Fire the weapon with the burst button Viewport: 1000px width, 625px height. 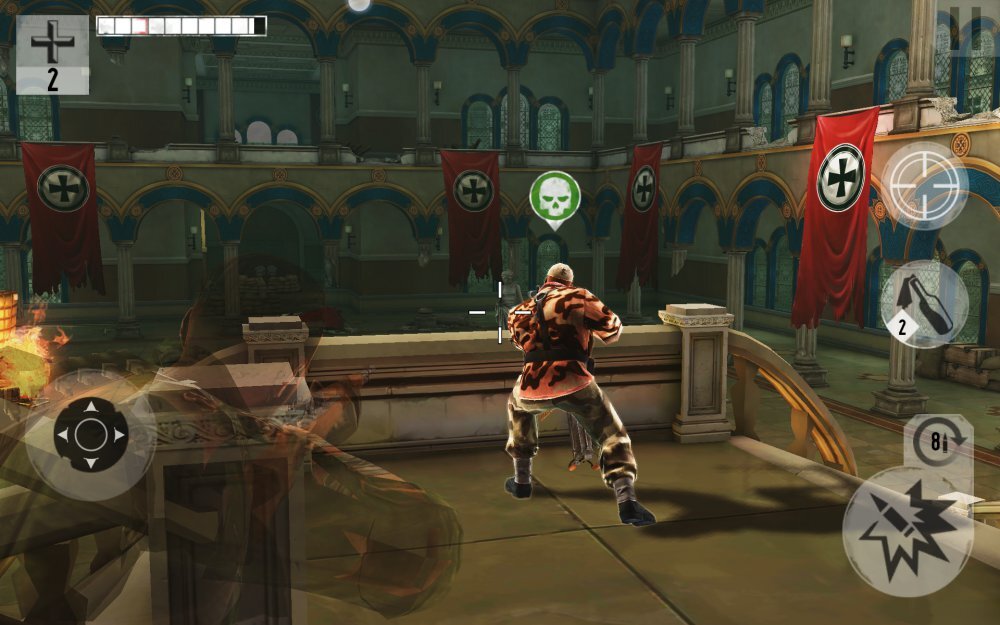907,530
